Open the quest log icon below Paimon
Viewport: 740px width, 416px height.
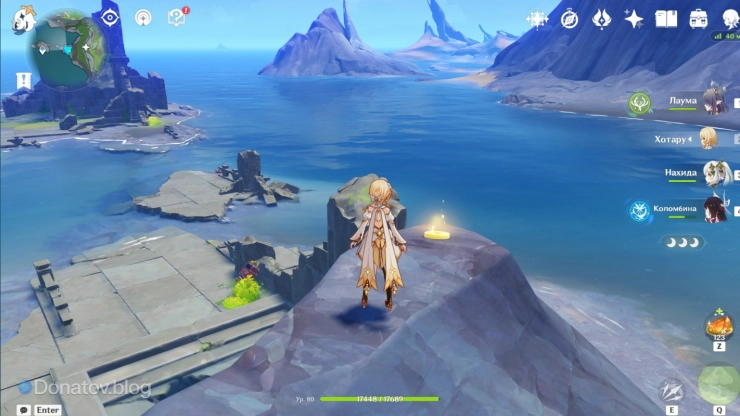(19, 80)
